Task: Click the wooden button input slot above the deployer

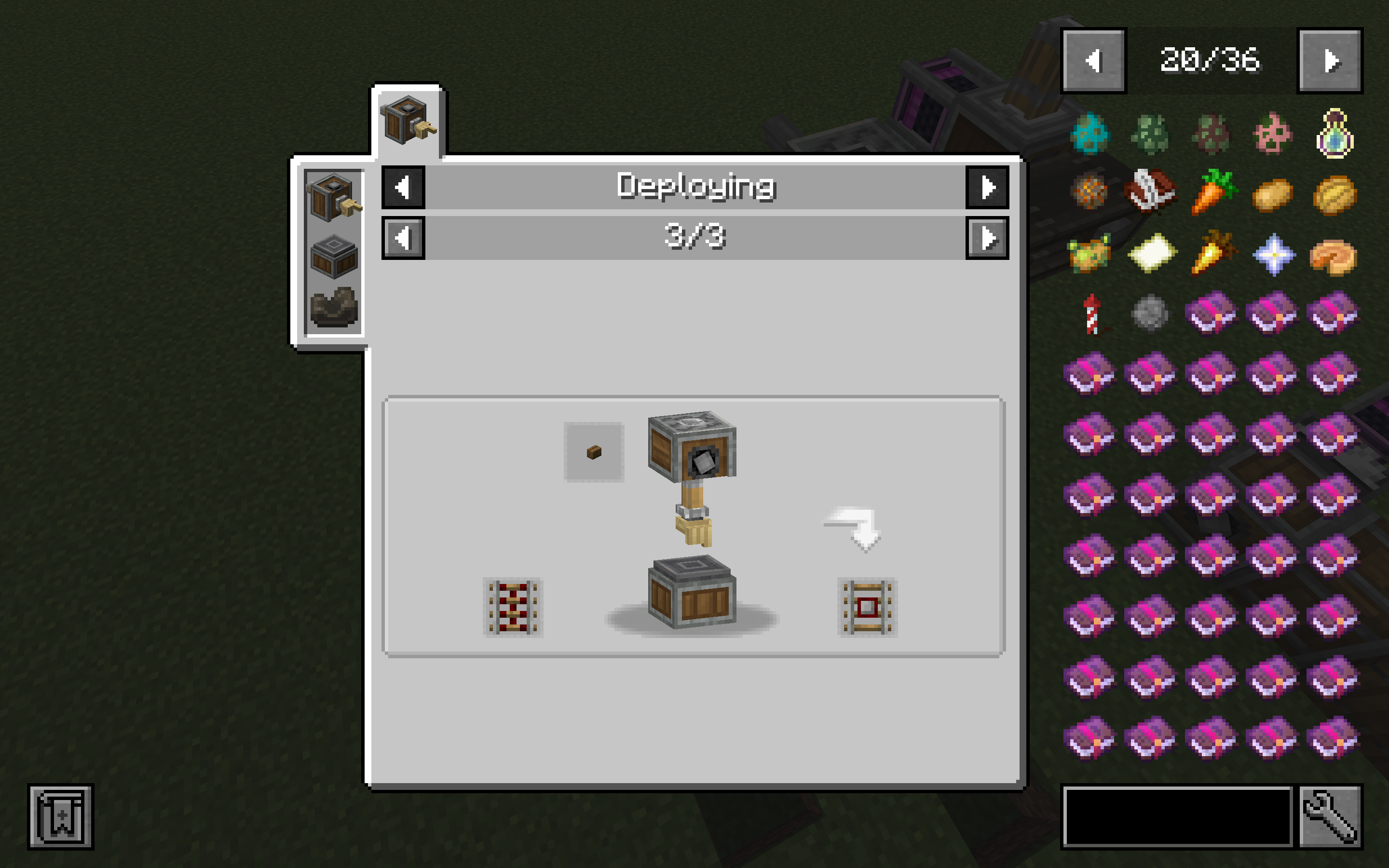Action: pos(594,451)
